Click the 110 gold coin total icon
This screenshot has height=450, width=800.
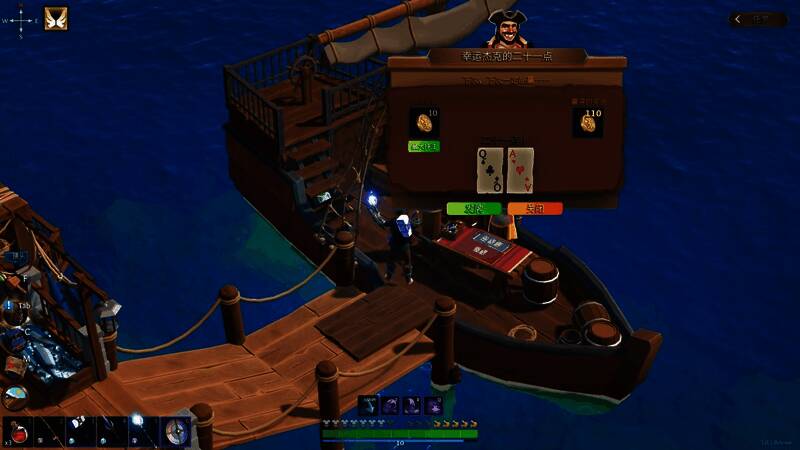point(587,123)
